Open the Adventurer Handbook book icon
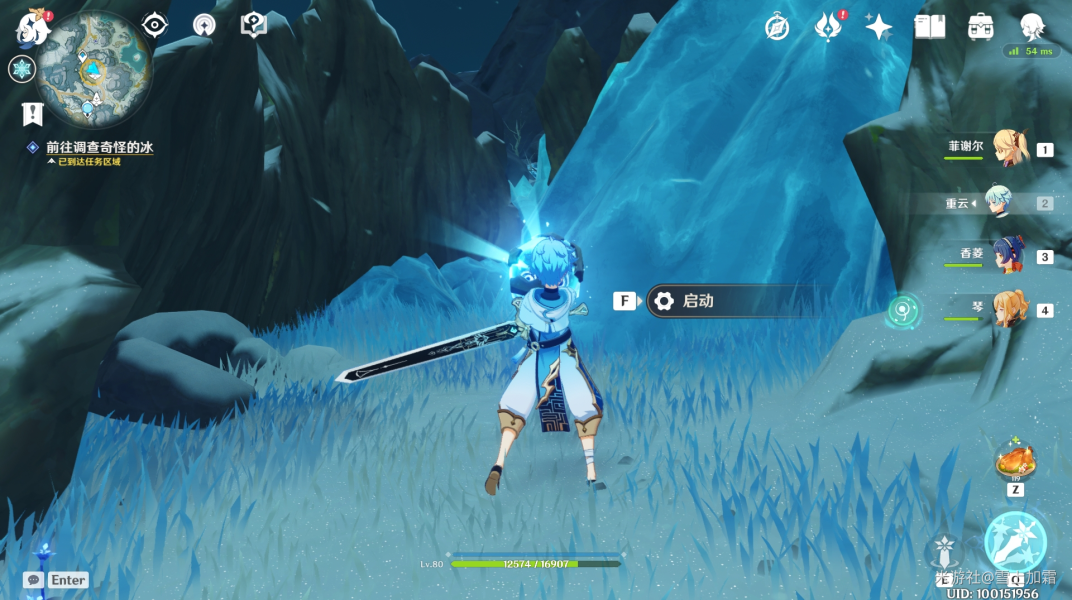This screenshot has height=600, width=1072. click(930, 27)
